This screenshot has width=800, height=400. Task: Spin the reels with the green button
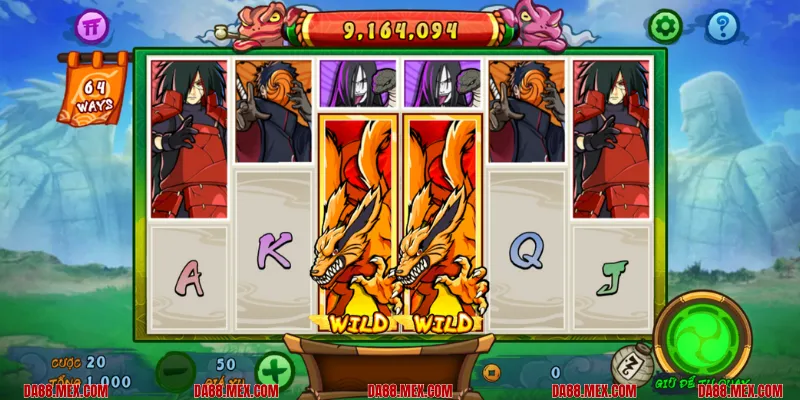(x=704, y=336)
